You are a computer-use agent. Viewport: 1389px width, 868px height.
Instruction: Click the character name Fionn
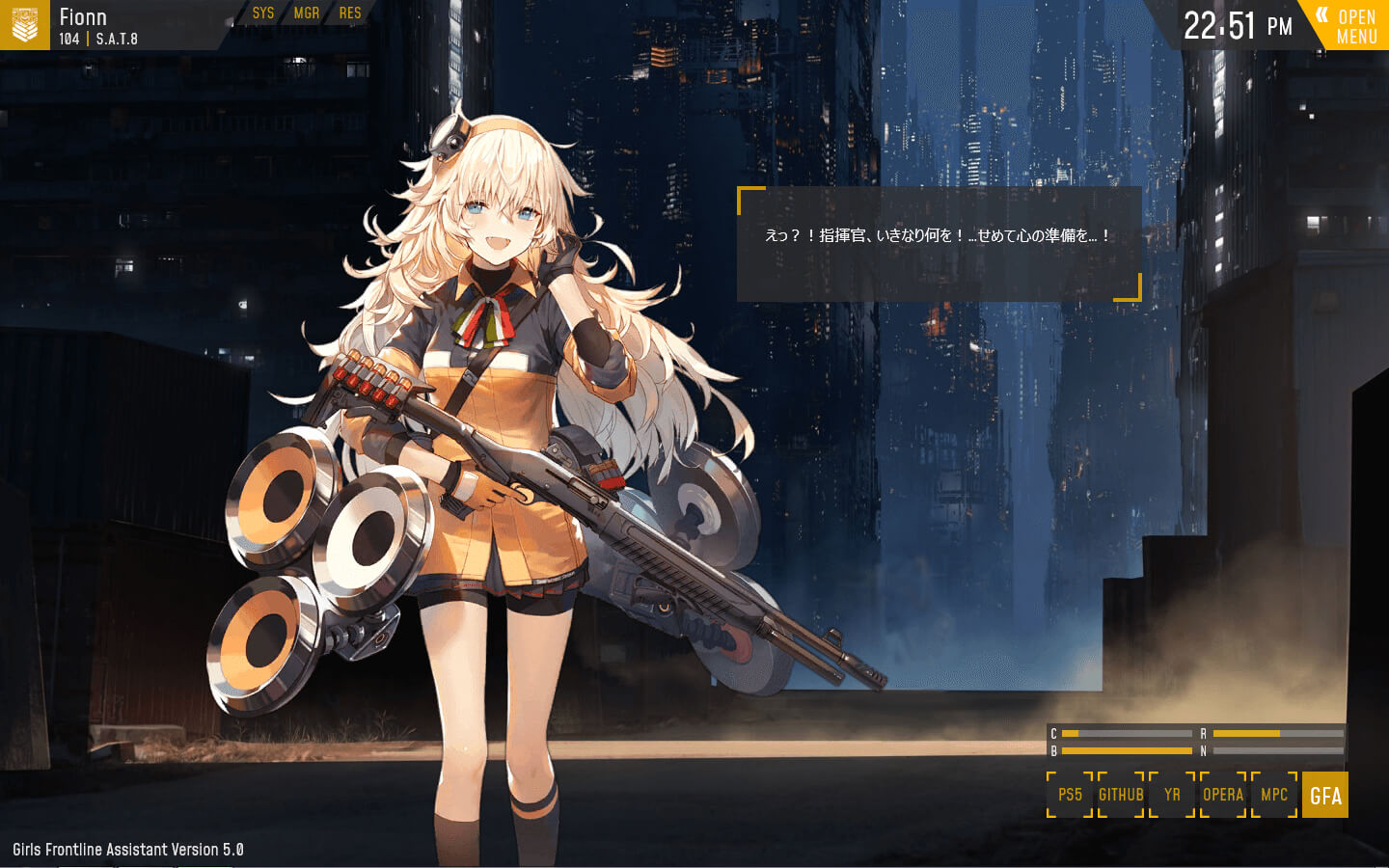click(x=83, y=16)
